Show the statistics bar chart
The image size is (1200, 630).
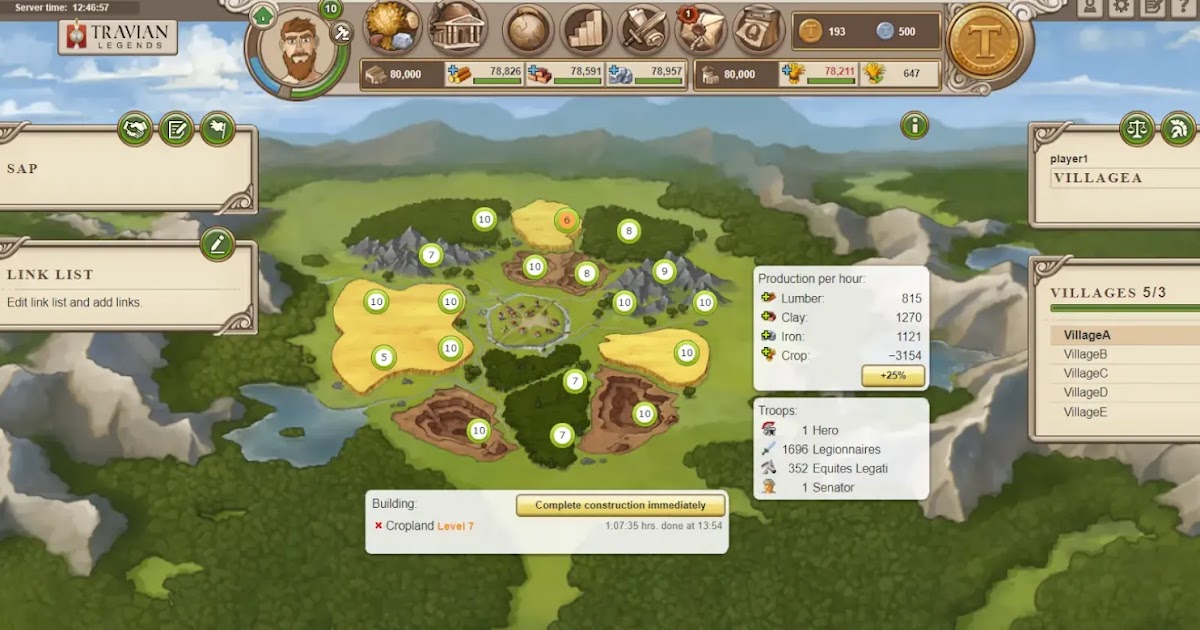tap(586, 29)
